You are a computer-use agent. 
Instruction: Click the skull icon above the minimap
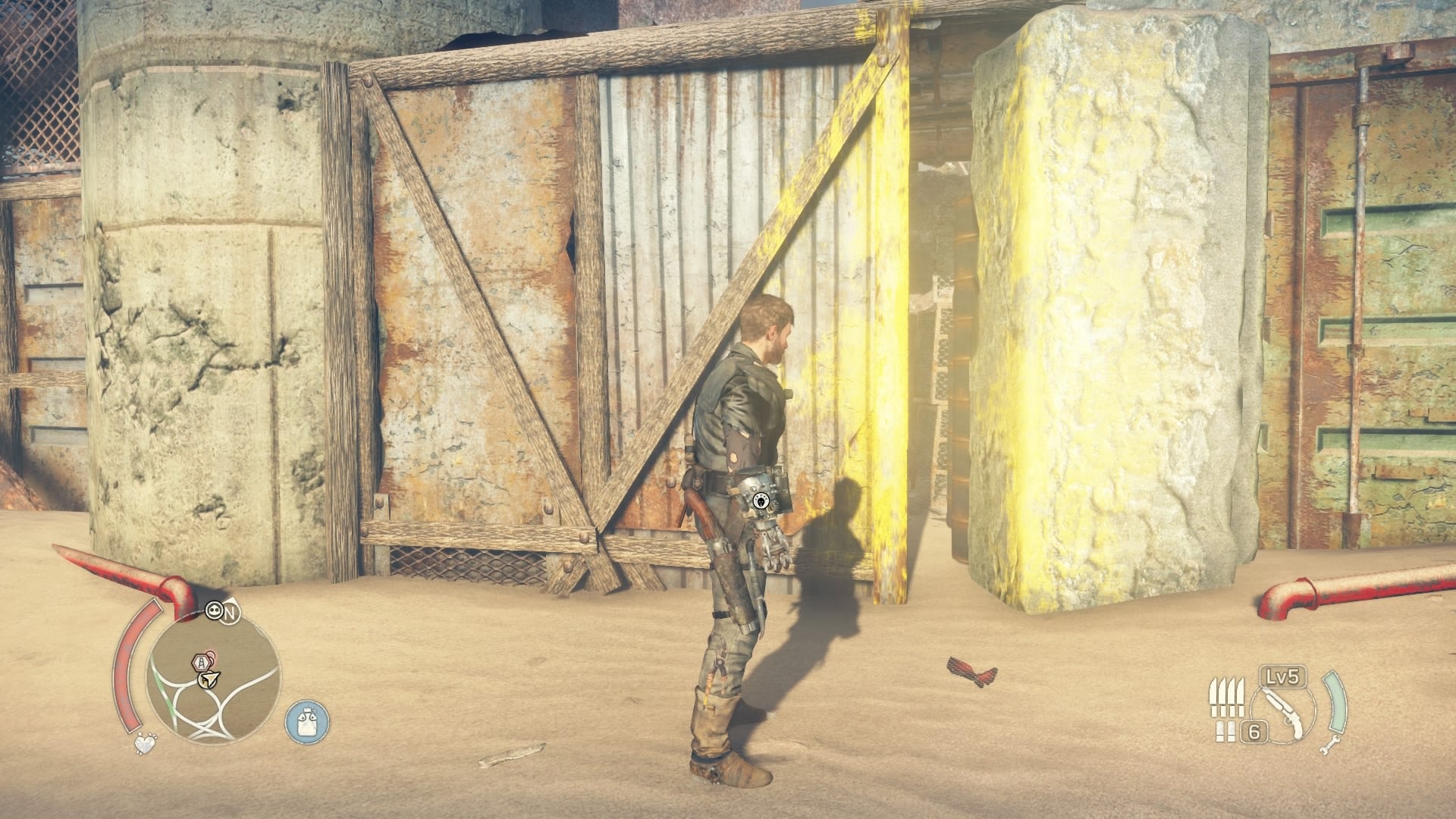pyautogui.click(x=215, y=611)
